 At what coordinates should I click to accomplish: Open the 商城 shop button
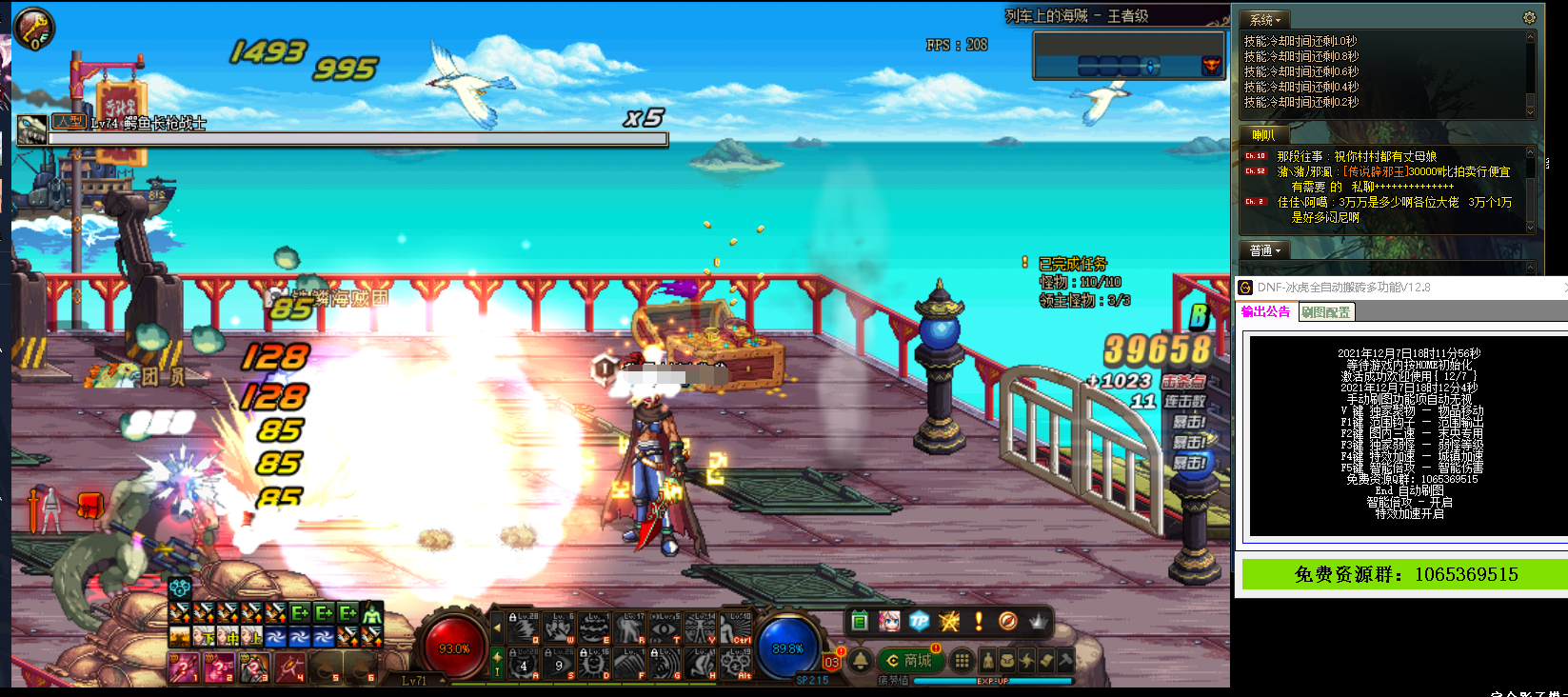[x=909, y=660]
